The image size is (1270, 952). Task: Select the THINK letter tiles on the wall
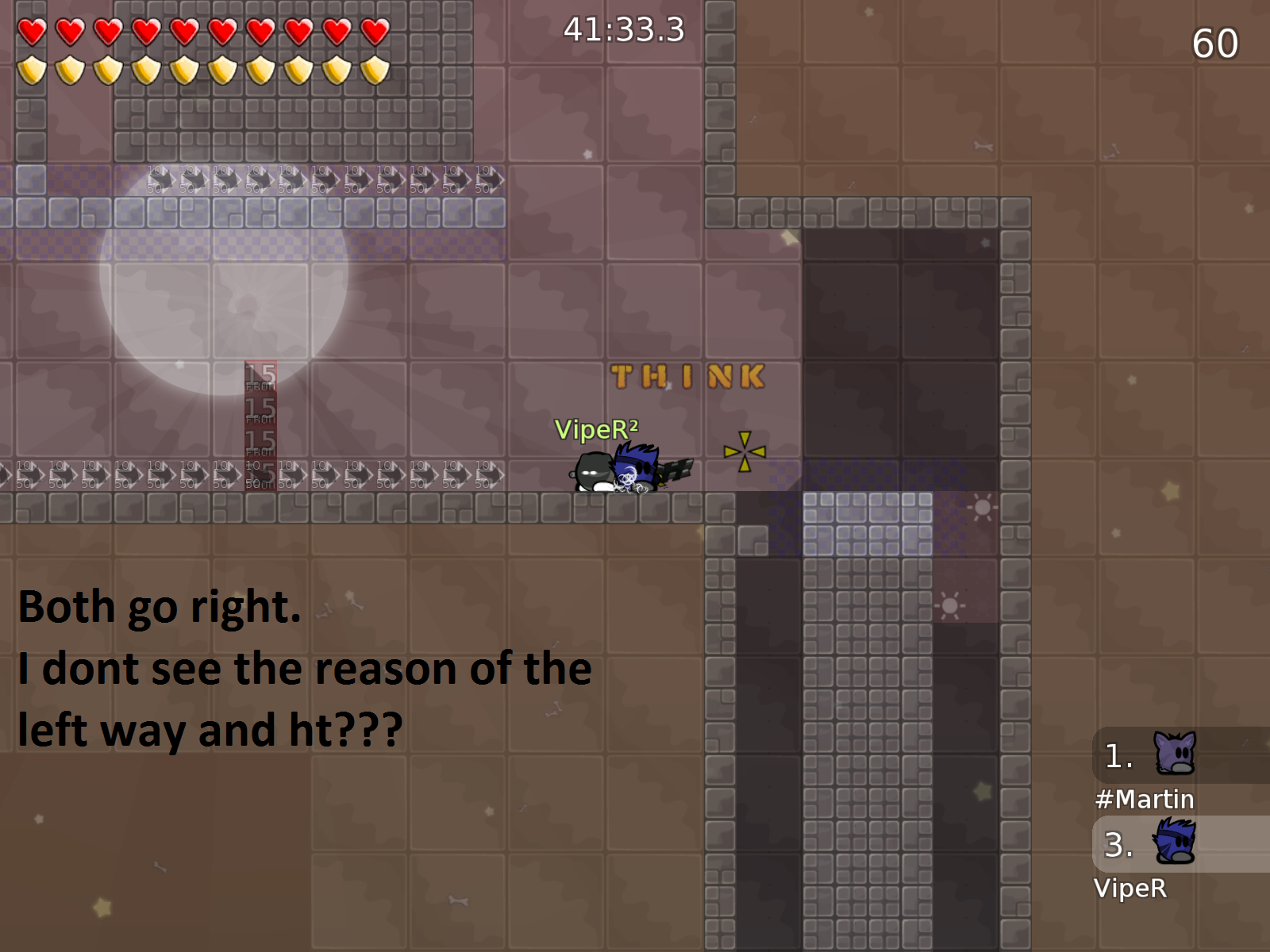click(687, 376)
